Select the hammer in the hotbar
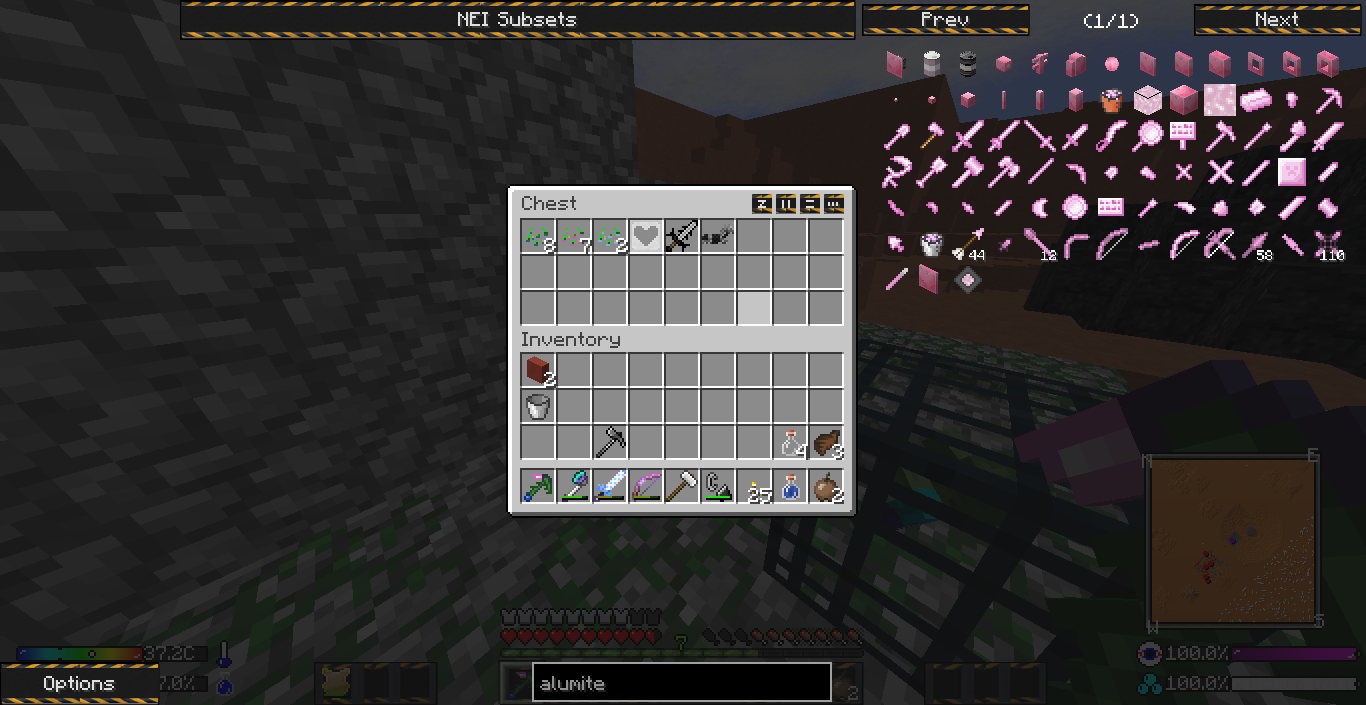This screenshot has width=1366, height=705. click(x=682, y=487)
